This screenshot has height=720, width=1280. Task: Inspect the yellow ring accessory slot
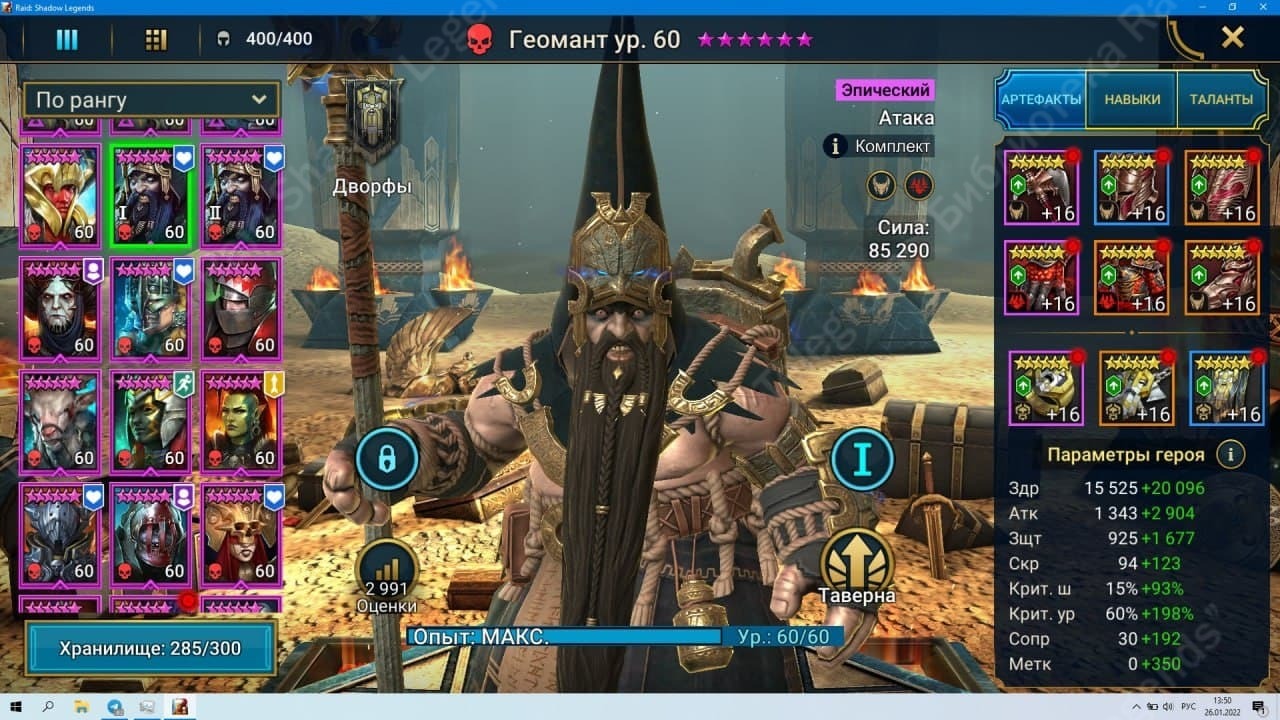tap(1046, 387)
